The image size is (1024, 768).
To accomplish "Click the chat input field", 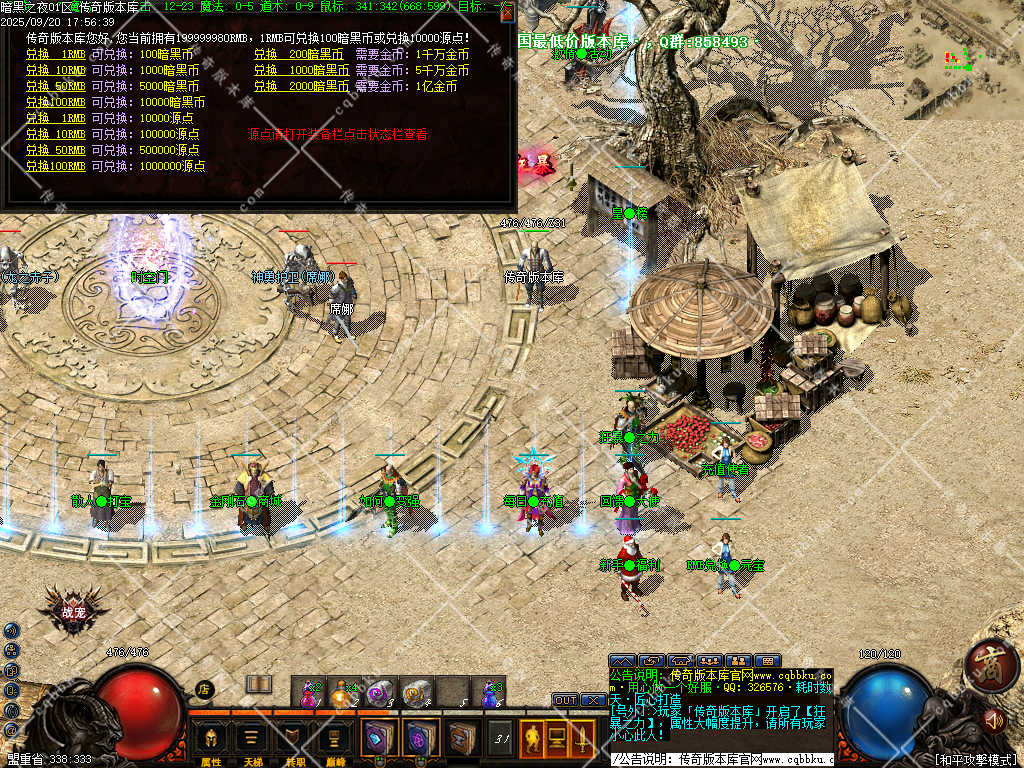I will click(x=720, y=759).
